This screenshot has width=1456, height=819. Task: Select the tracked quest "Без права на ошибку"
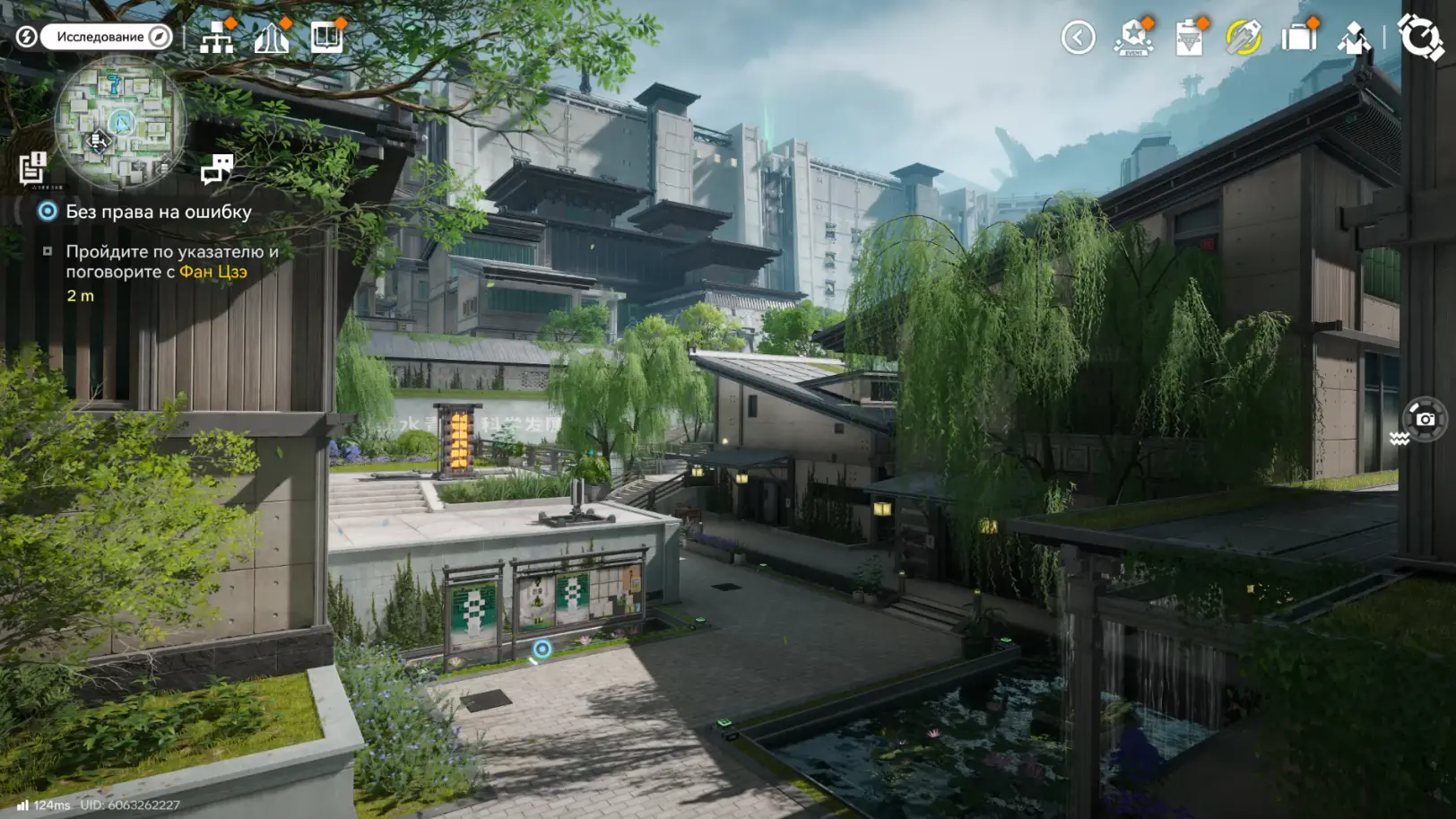(x=158, y=212)
